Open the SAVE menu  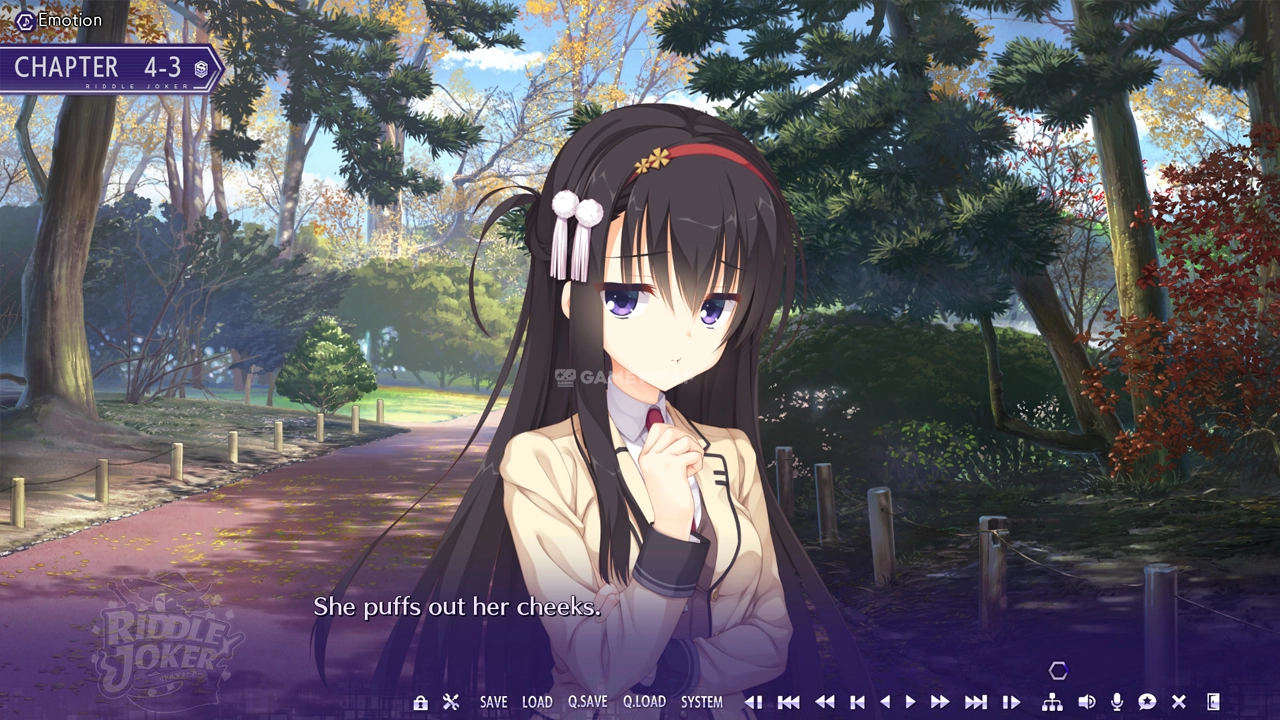pos(493,702)
